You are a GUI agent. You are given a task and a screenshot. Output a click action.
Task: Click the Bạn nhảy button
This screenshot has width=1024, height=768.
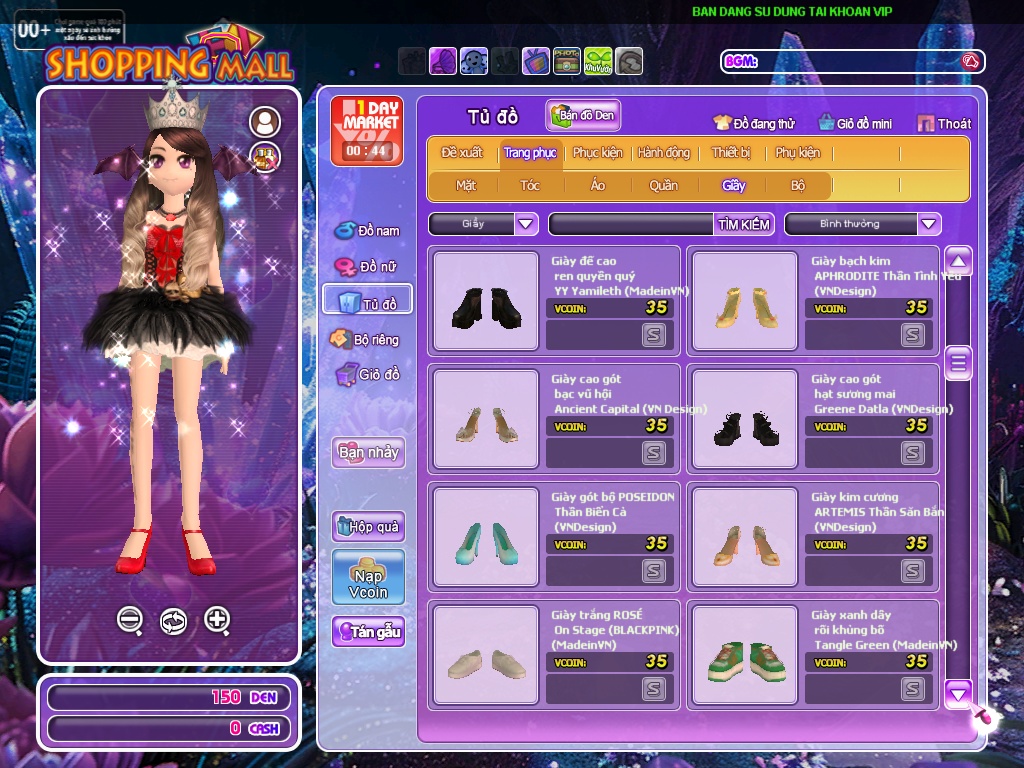[368, 452]
